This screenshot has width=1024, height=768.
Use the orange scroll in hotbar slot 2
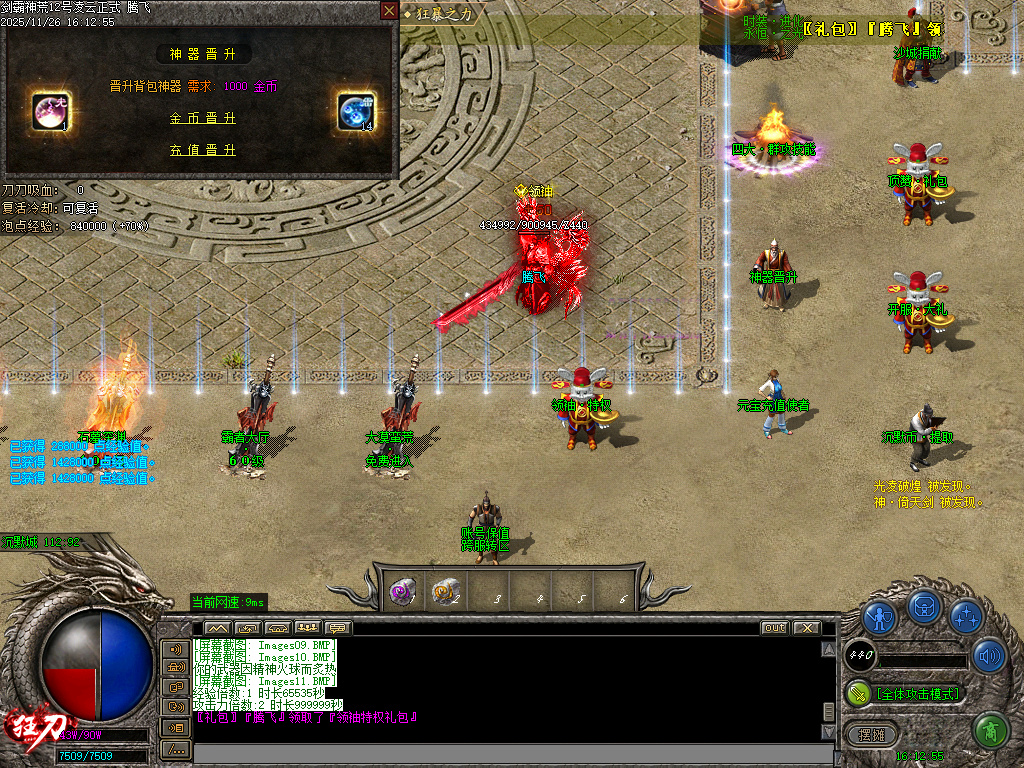click(445, 591)
